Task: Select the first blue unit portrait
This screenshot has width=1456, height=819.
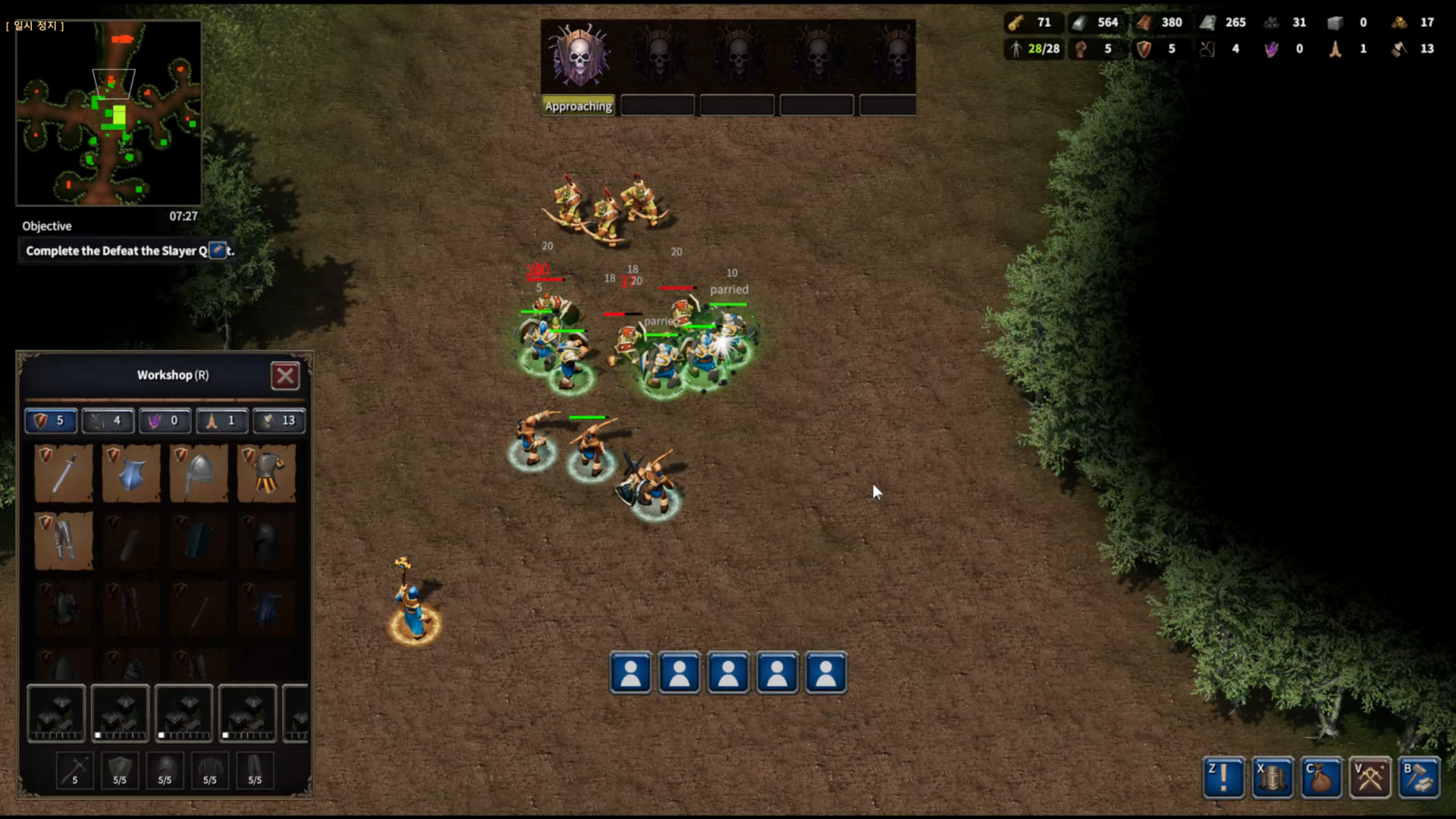Action: 630,673
